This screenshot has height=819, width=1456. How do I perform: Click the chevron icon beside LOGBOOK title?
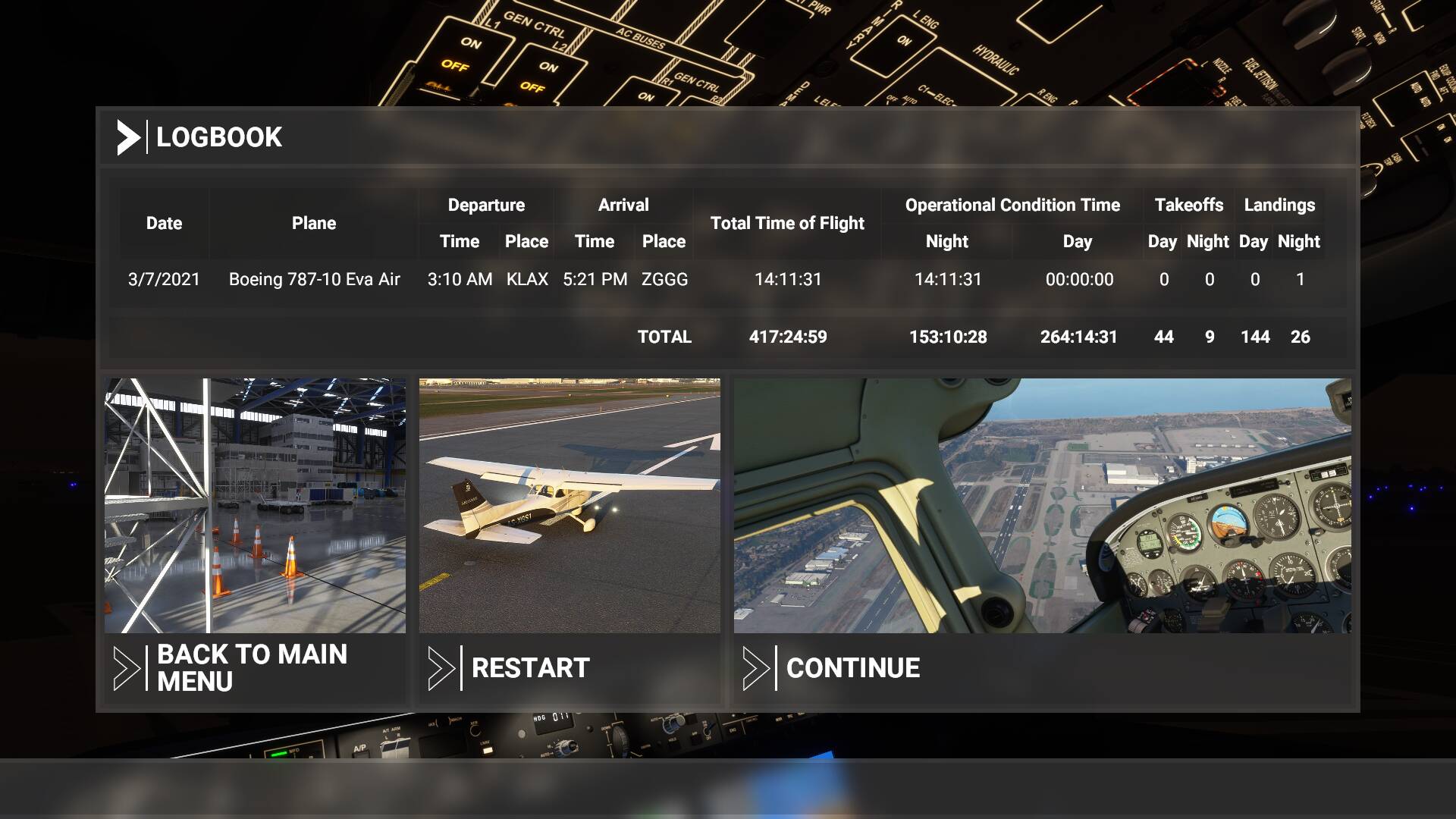click(129, 137)
